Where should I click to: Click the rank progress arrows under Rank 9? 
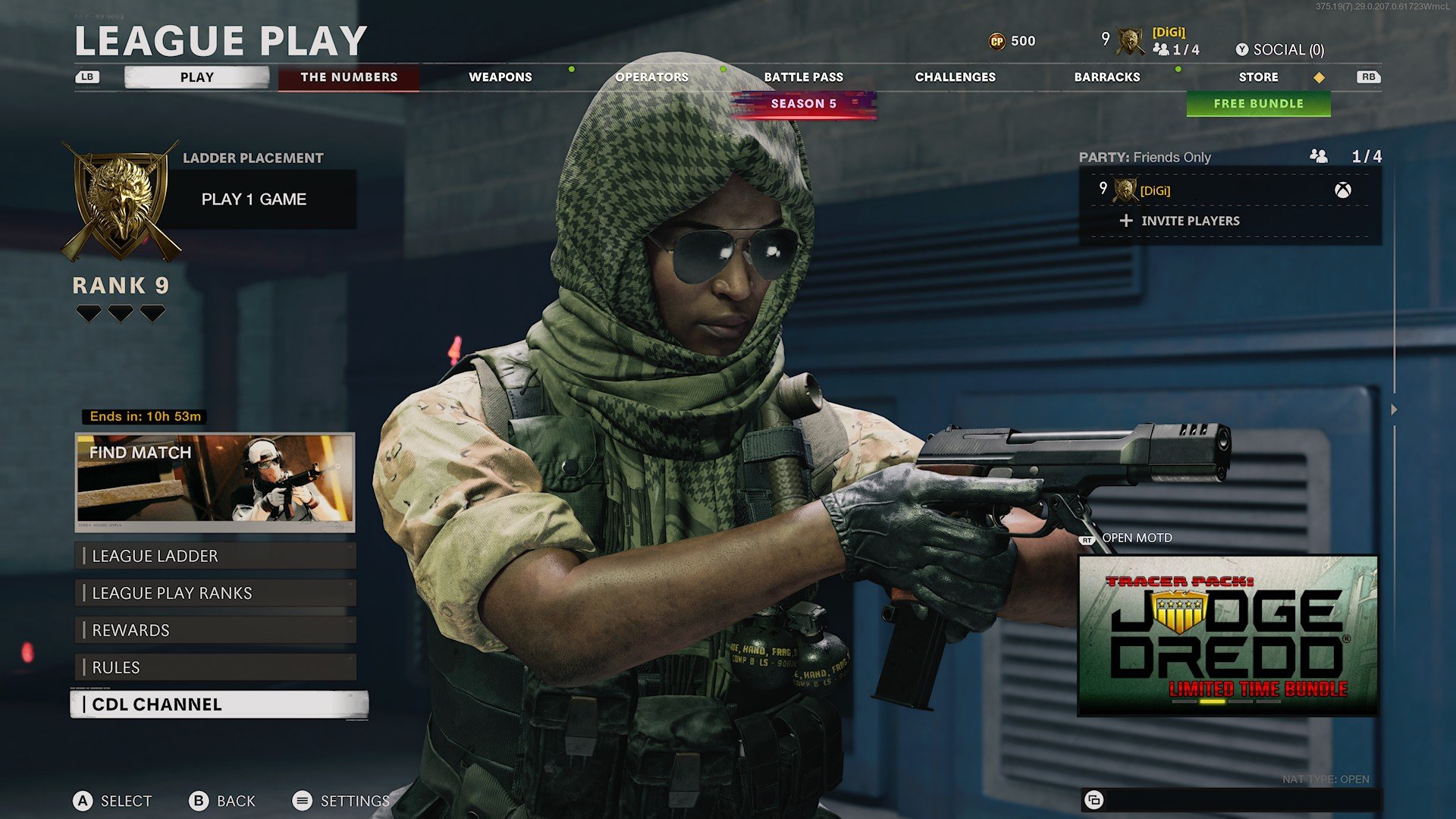121,312
